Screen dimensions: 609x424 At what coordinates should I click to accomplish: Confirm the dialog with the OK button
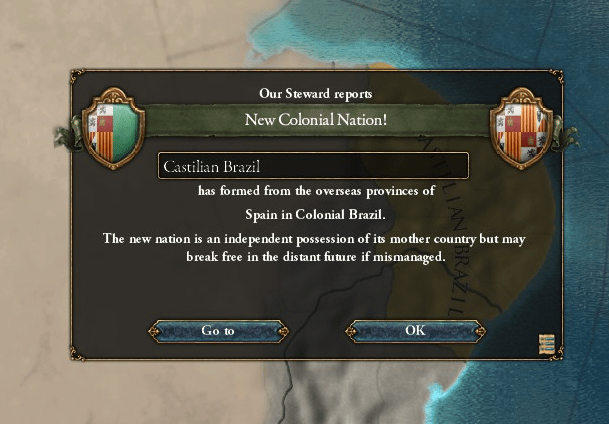(415, 330)
